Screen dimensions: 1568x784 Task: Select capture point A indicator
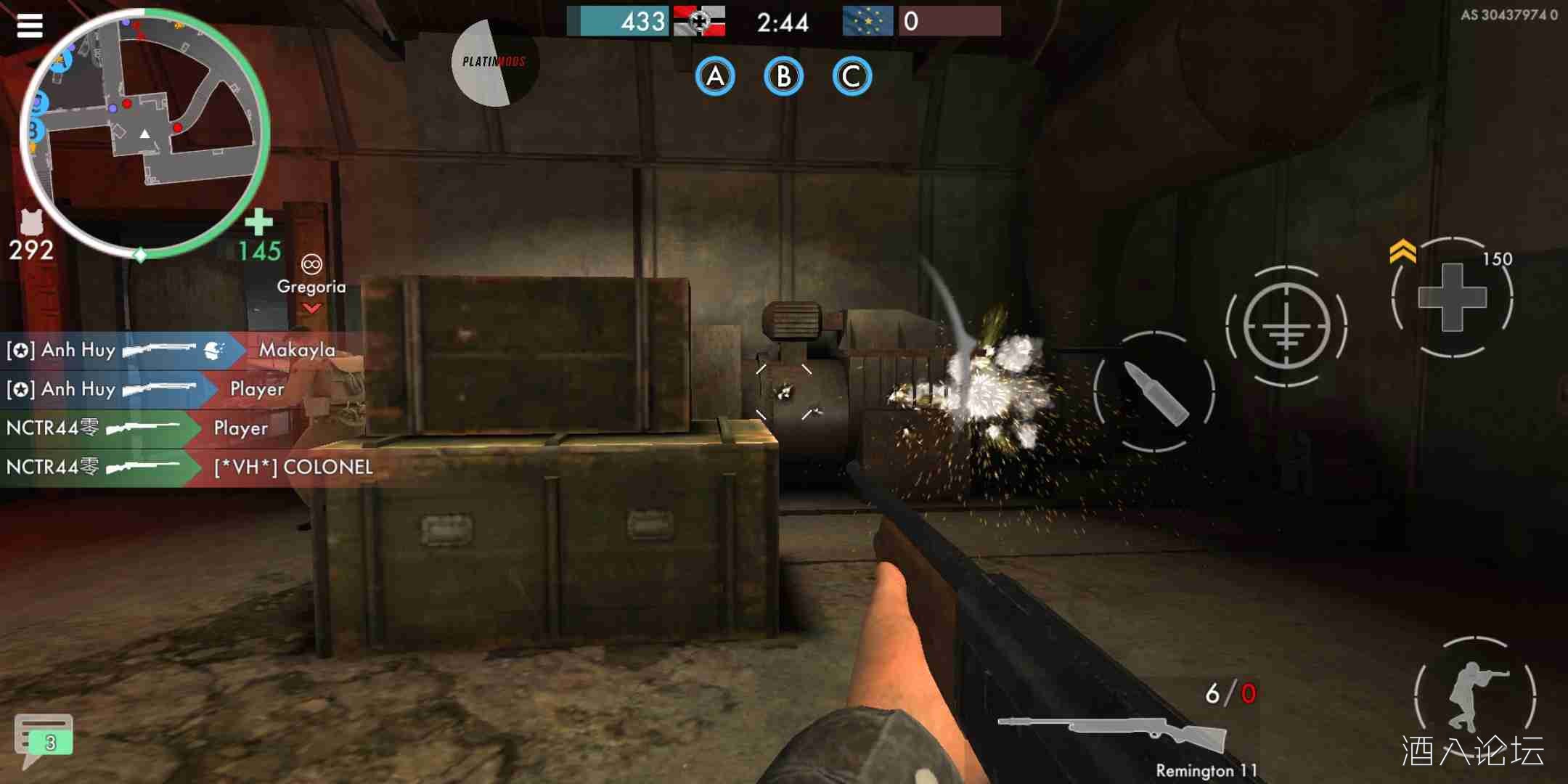tap(715, 77)
